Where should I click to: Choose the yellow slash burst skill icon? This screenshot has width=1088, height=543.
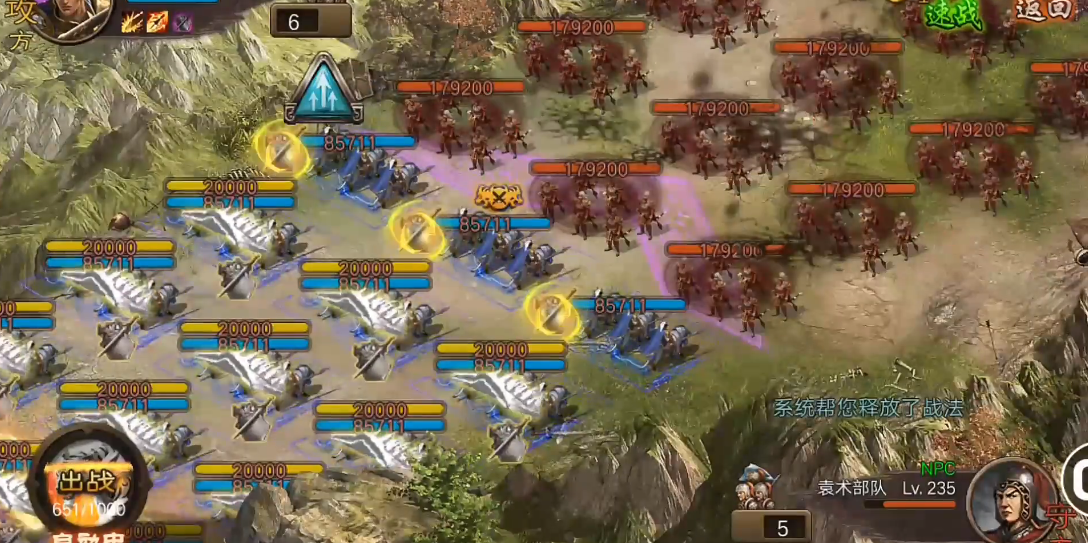coord(133,22)
